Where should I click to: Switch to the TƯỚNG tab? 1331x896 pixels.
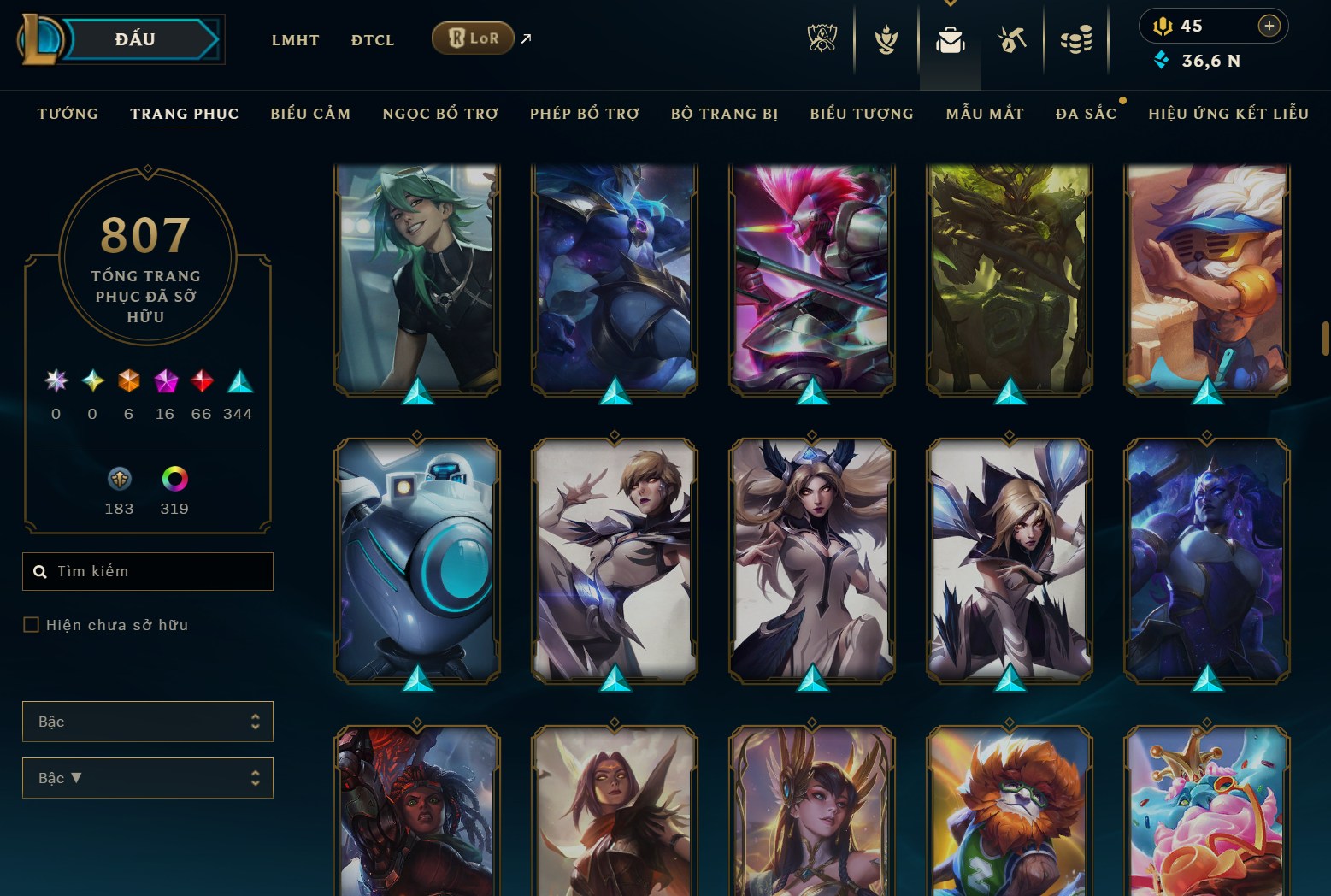pos(68,113)
